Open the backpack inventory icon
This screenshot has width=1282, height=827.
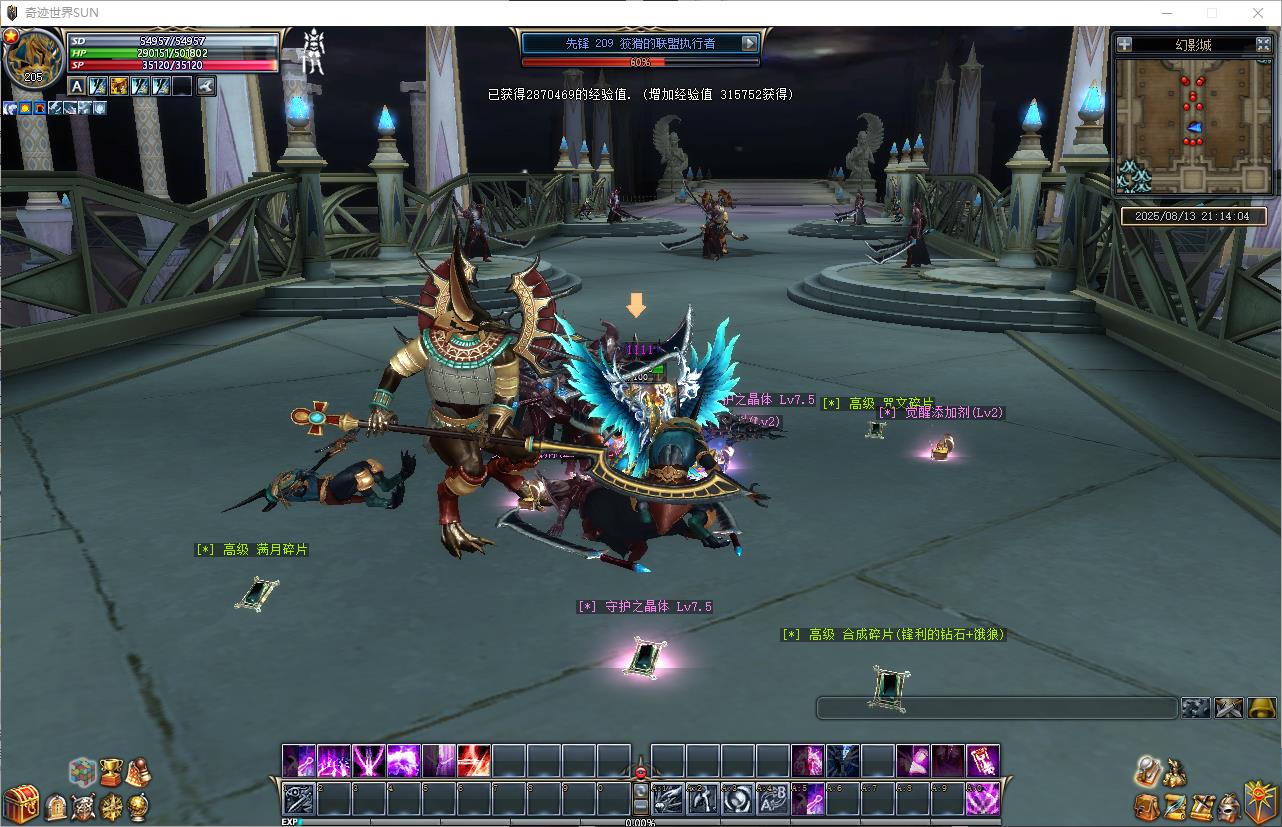tap(1146, 806)
